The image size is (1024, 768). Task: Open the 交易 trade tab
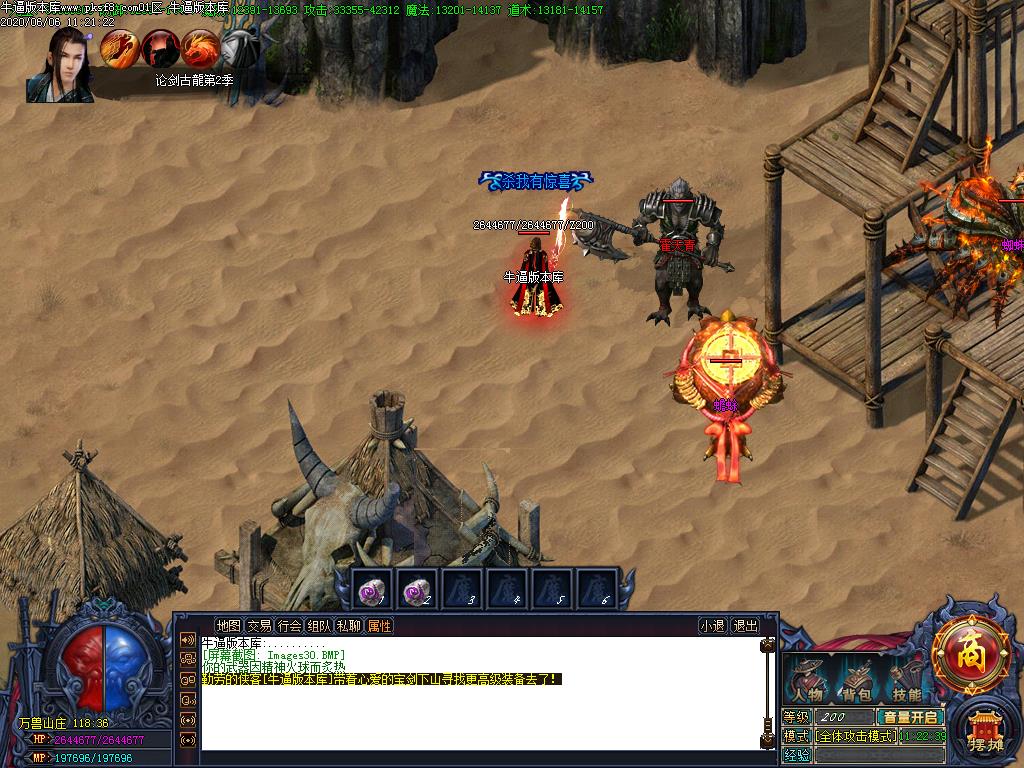click(x=259, y=626)
